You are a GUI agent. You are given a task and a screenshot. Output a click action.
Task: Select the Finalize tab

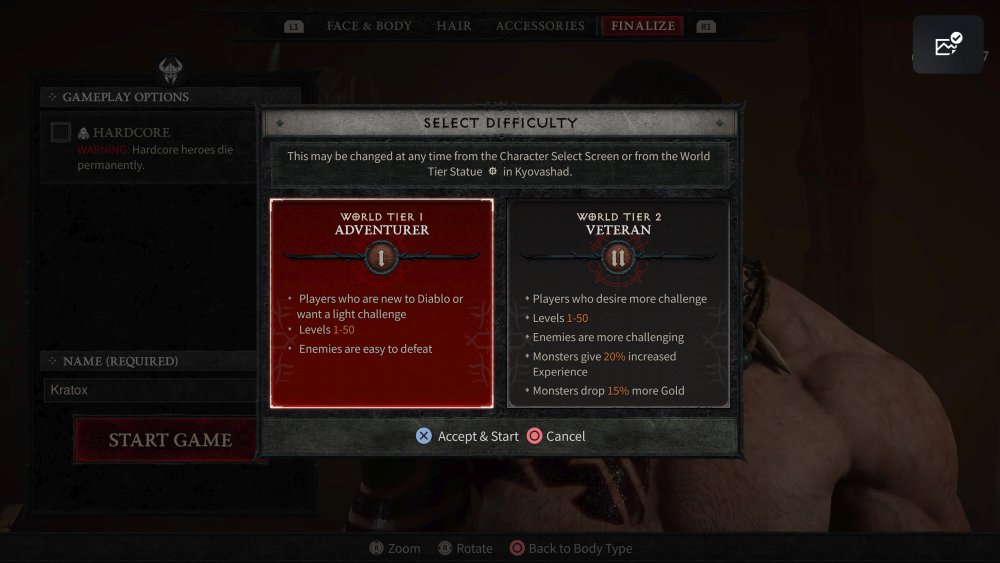pyautogui.click(x=643, y=26)
